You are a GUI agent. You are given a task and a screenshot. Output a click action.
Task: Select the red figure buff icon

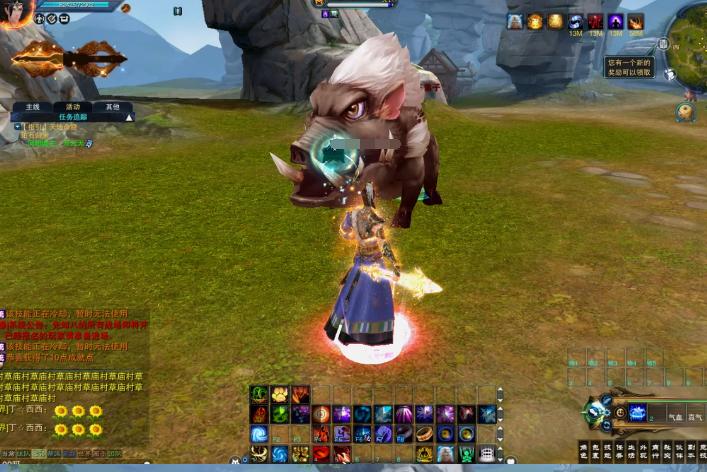(596, 21)
